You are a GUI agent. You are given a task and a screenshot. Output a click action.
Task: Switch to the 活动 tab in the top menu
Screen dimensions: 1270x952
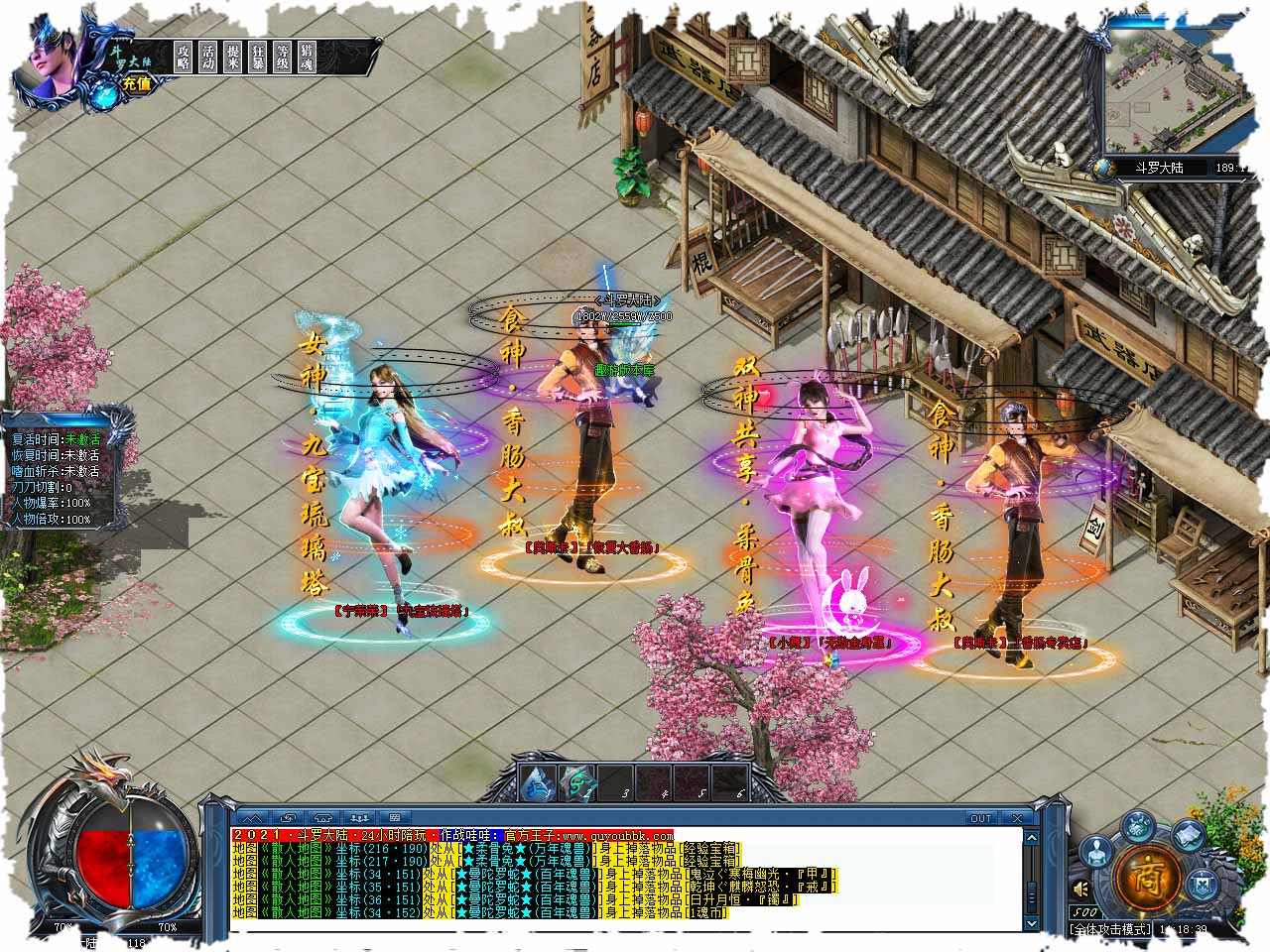pyautogui.click(x=208, y=55)
